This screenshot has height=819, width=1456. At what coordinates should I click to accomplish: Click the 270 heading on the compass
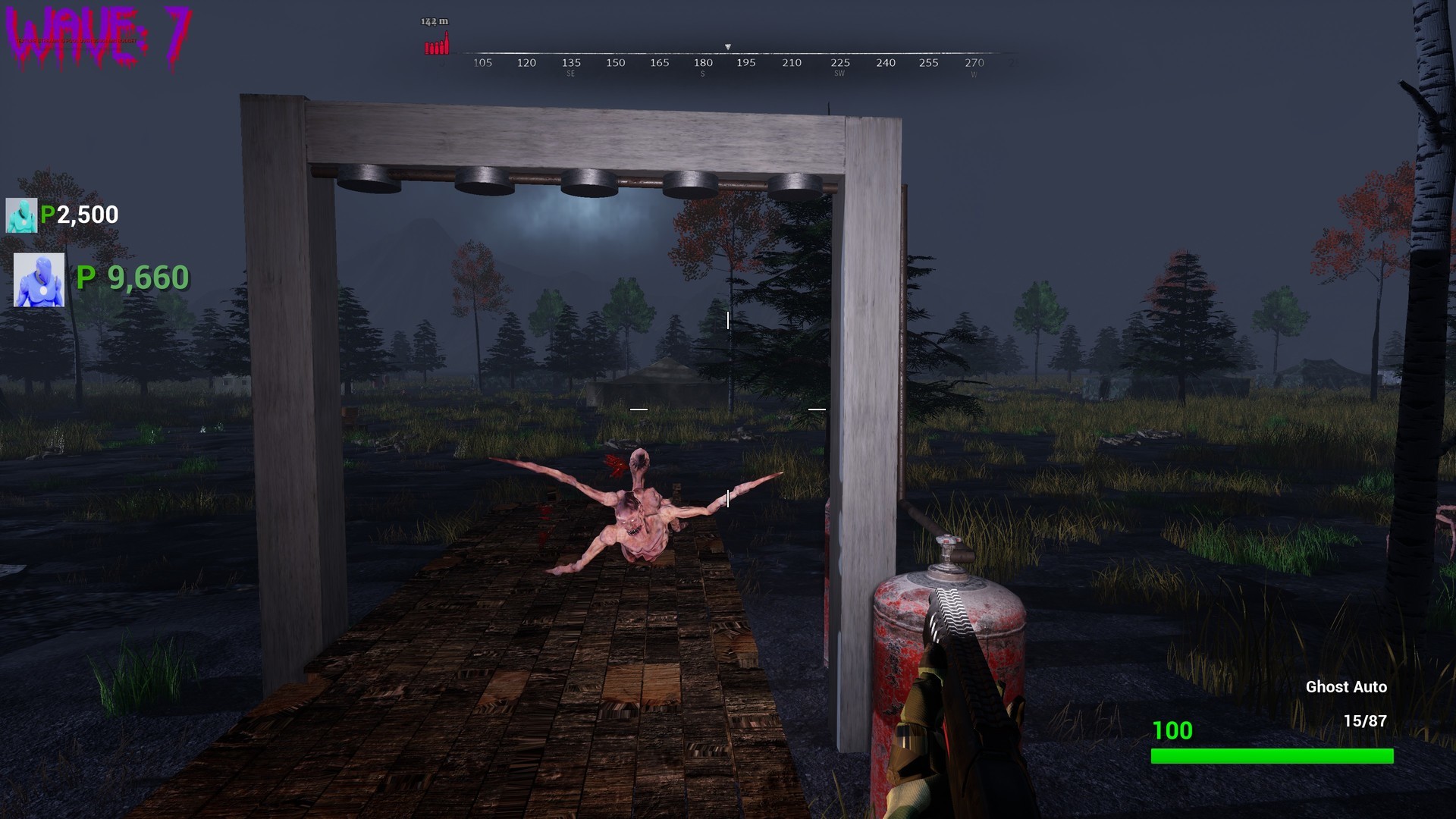tap(974, 63)
